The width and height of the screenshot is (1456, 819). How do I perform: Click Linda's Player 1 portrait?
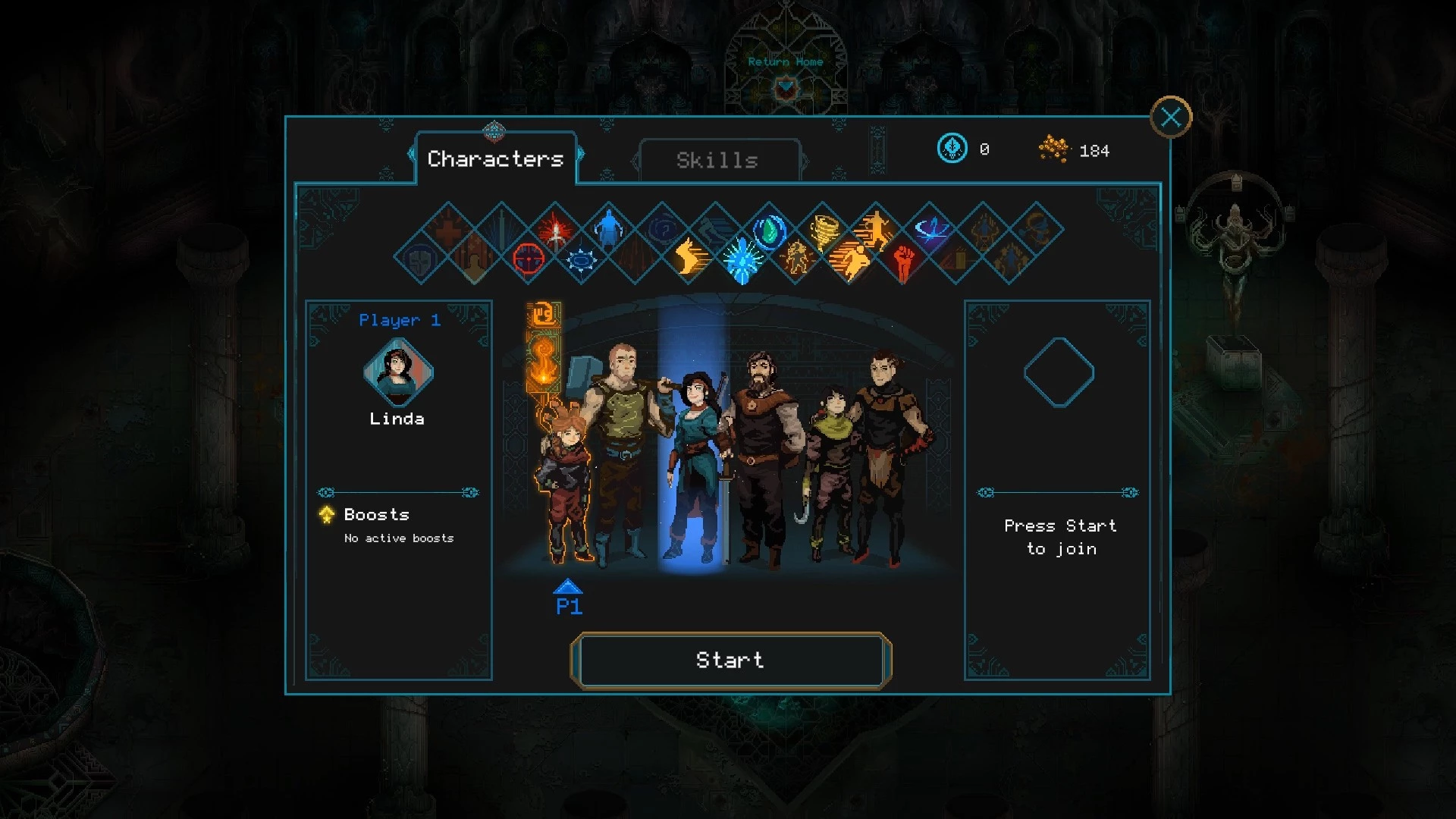click(x=398, y=372)
